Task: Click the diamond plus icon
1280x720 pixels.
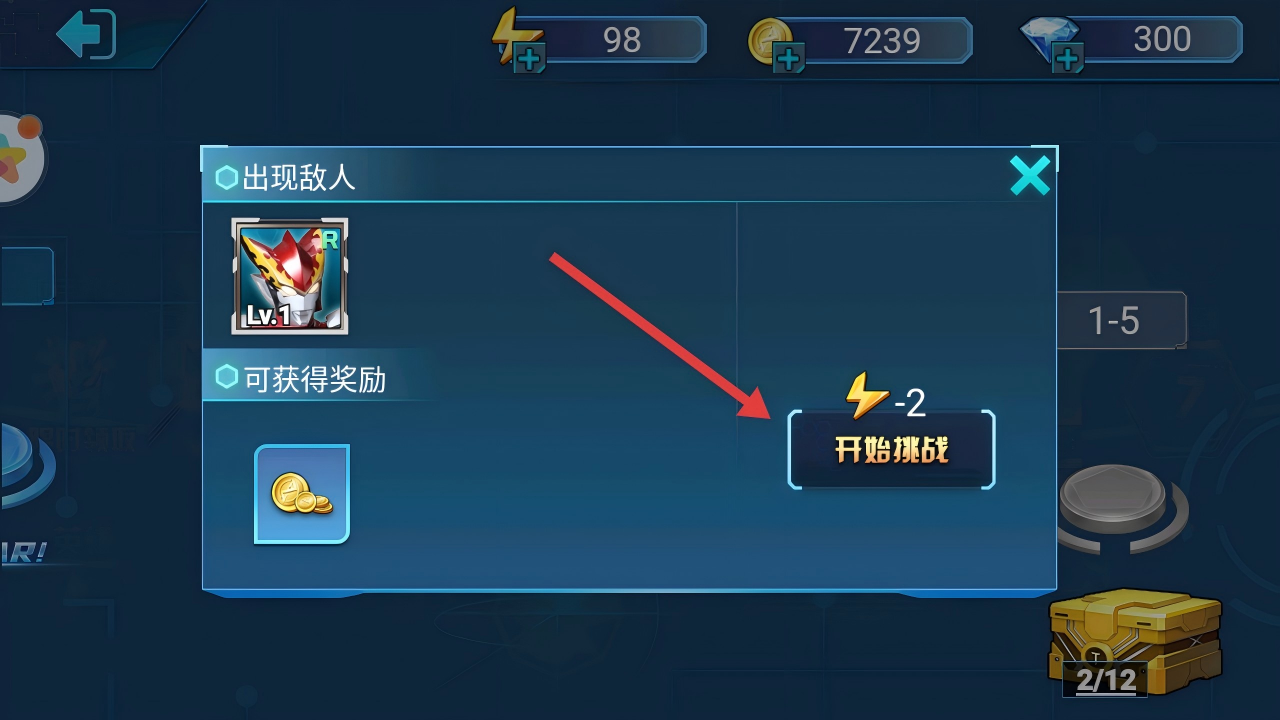Action: pyautogui.click(x=1067, y=56)
